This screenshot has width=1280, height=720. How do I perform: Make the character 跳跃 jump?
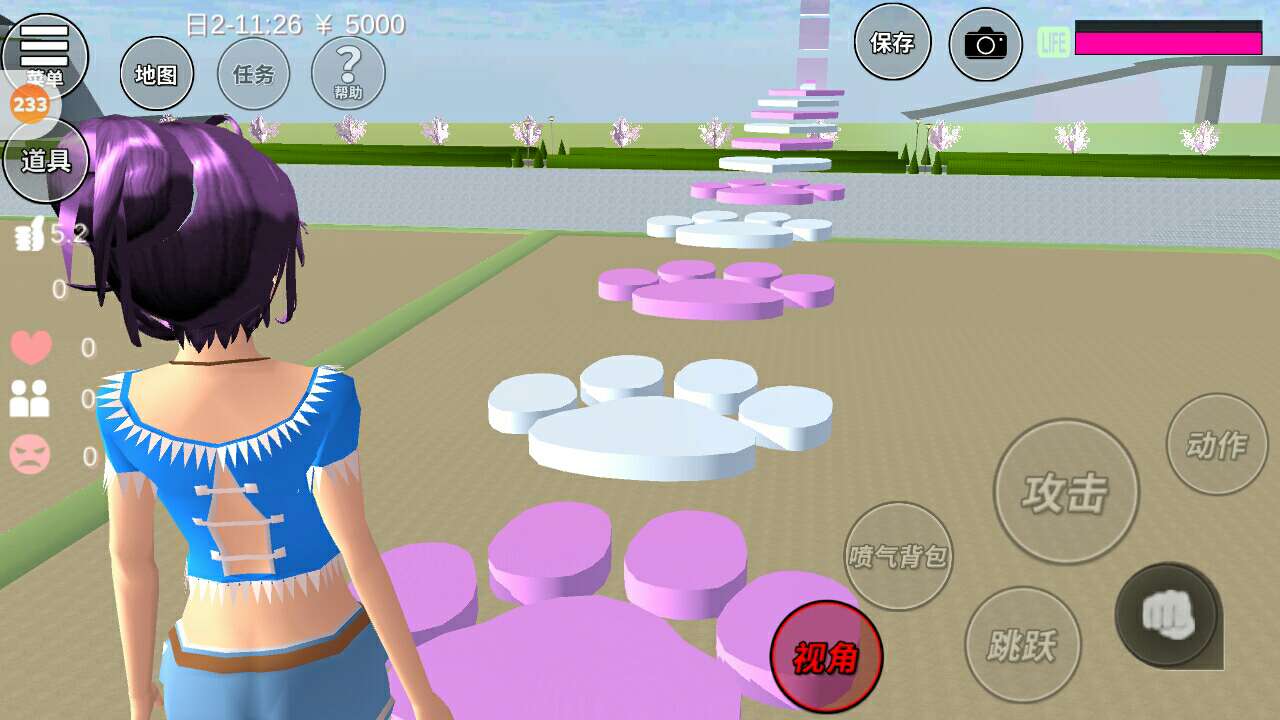coord(1022,644)
